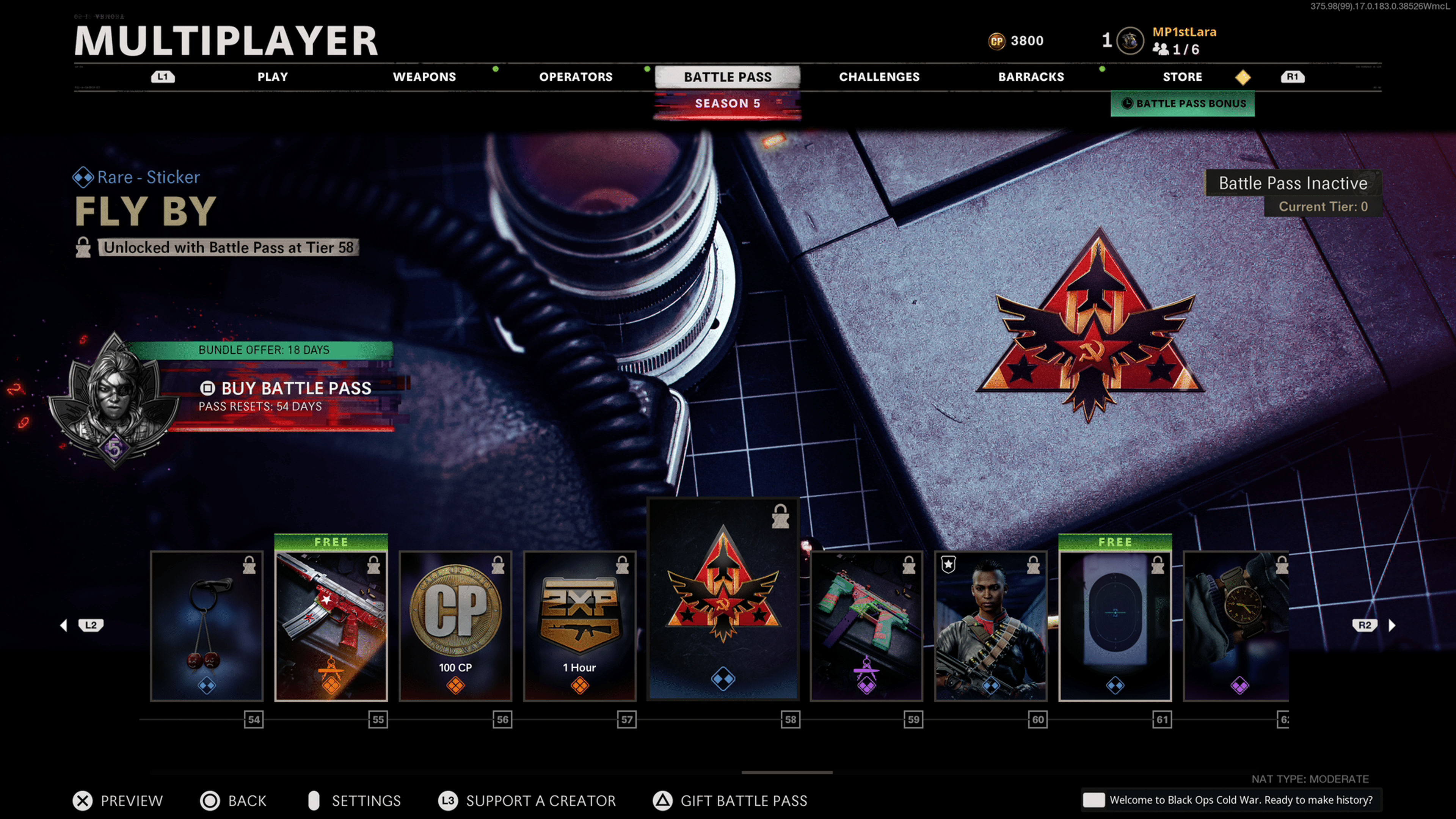Select the wristwatch reward tile
The image size is (1456, 819).
pyautogui.click(x=1236, y=626)
